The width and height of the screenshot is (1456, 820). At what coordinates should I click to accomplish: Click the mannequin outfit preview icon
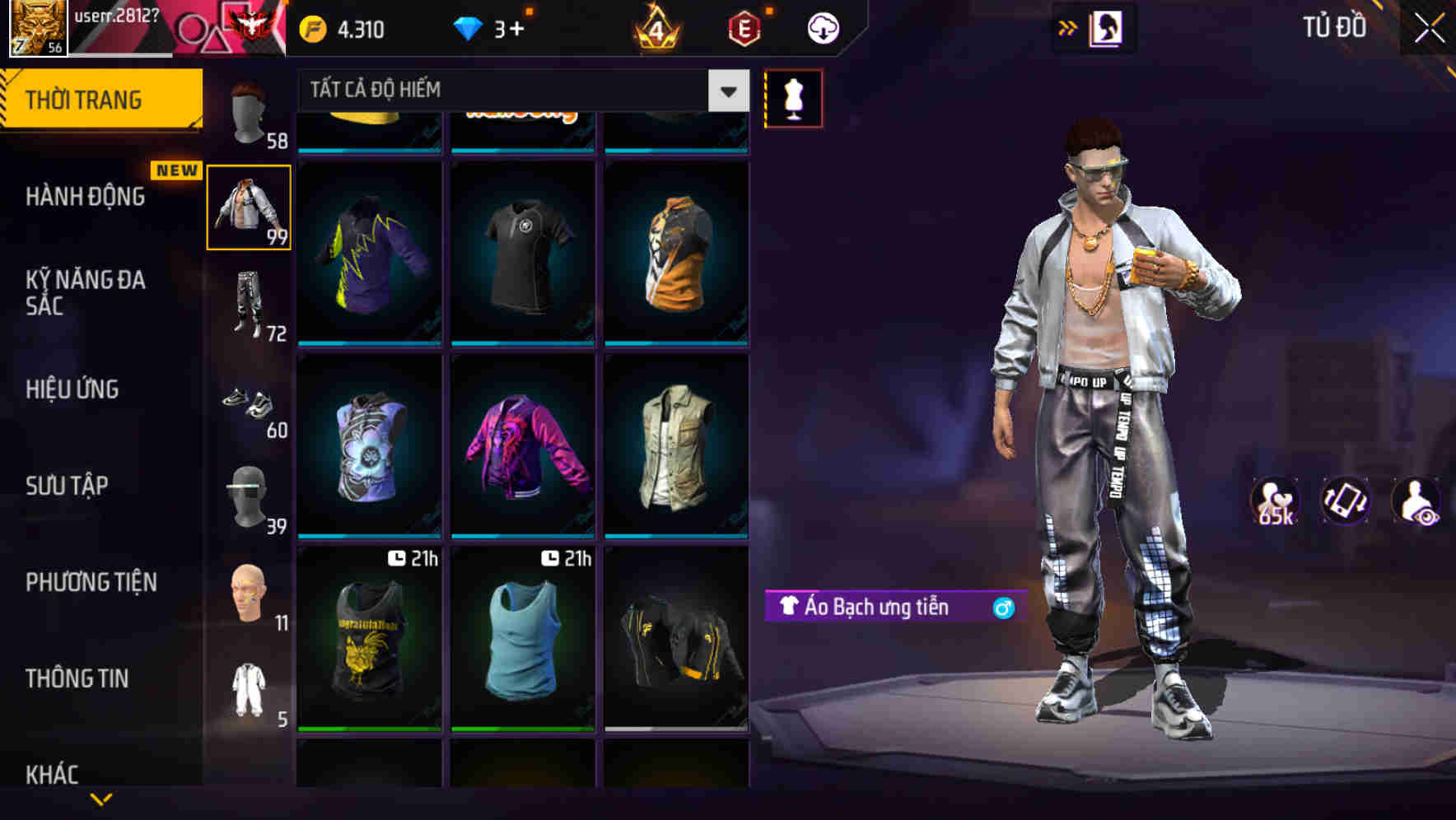[x=793, y=98]
